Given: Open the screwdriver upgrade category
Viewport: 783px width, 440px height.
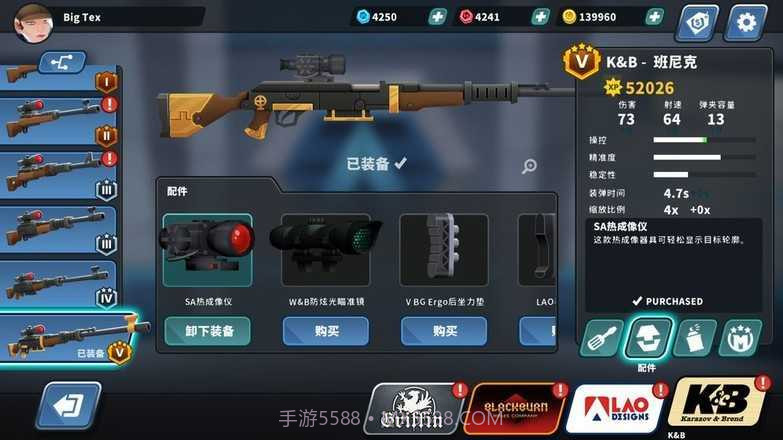Looking at the screenshot, I should (x=601, y=340).
